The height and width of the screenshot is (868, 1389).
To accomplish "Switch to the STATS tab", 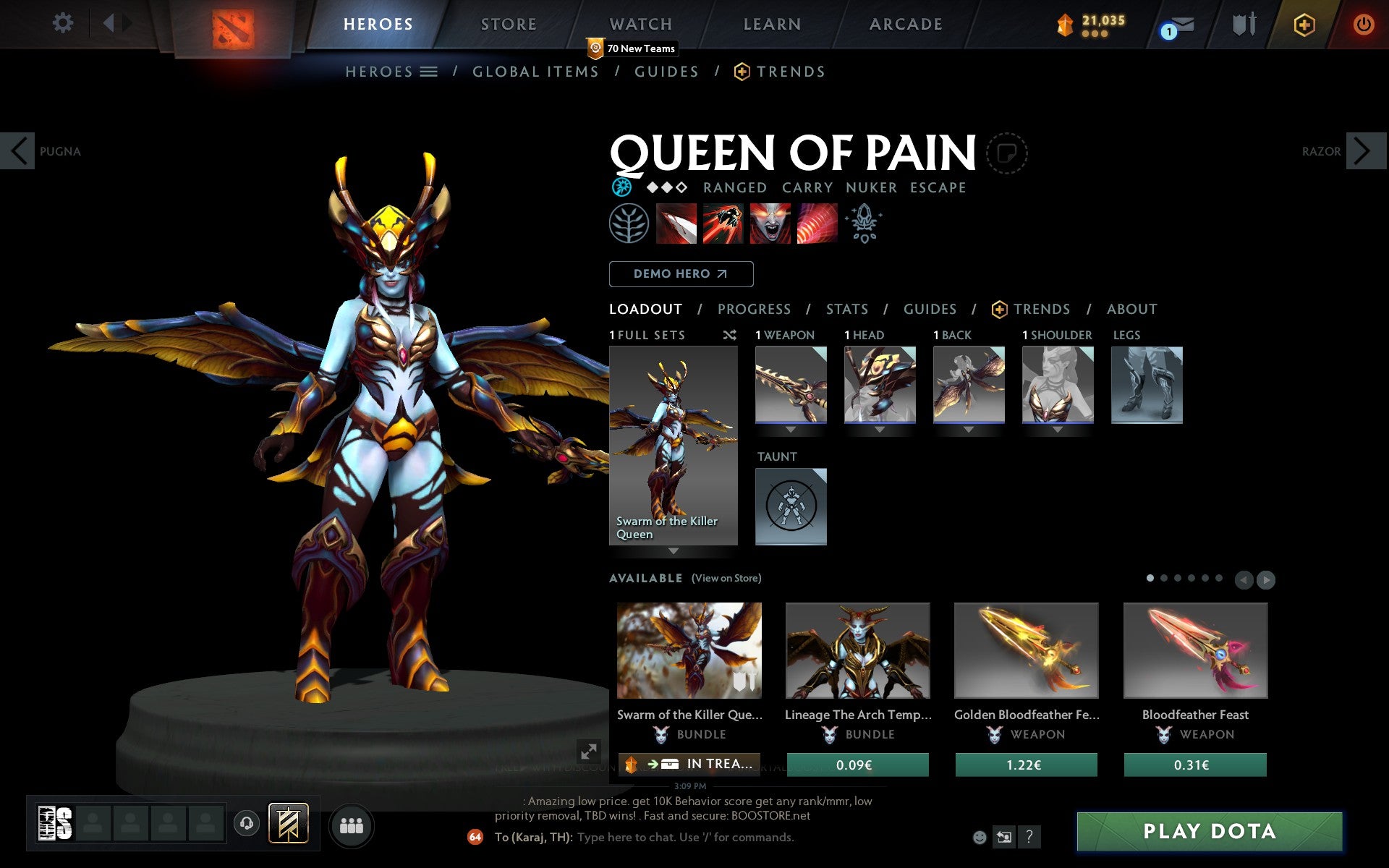I will click(846, 309).
